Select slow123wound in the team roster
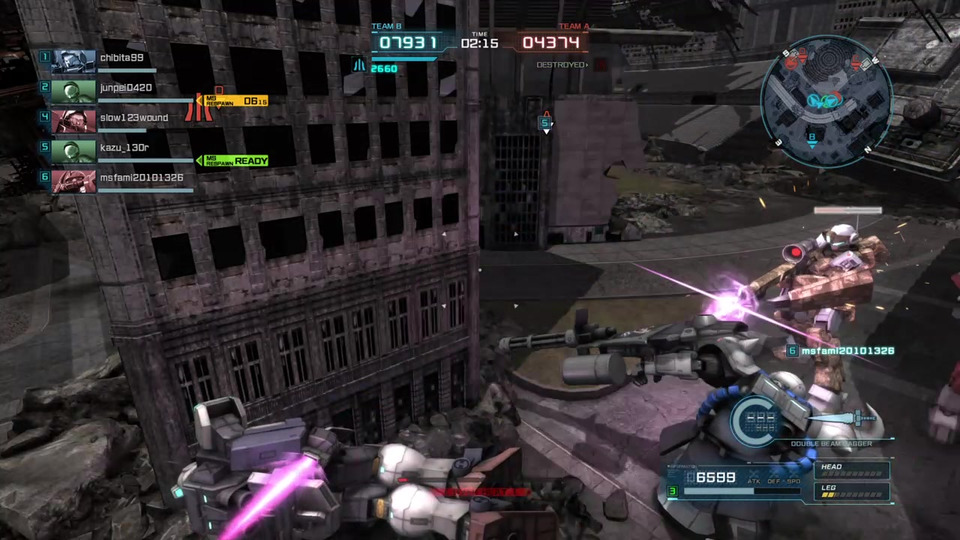 pyautogui.click(x=133, y=118)
